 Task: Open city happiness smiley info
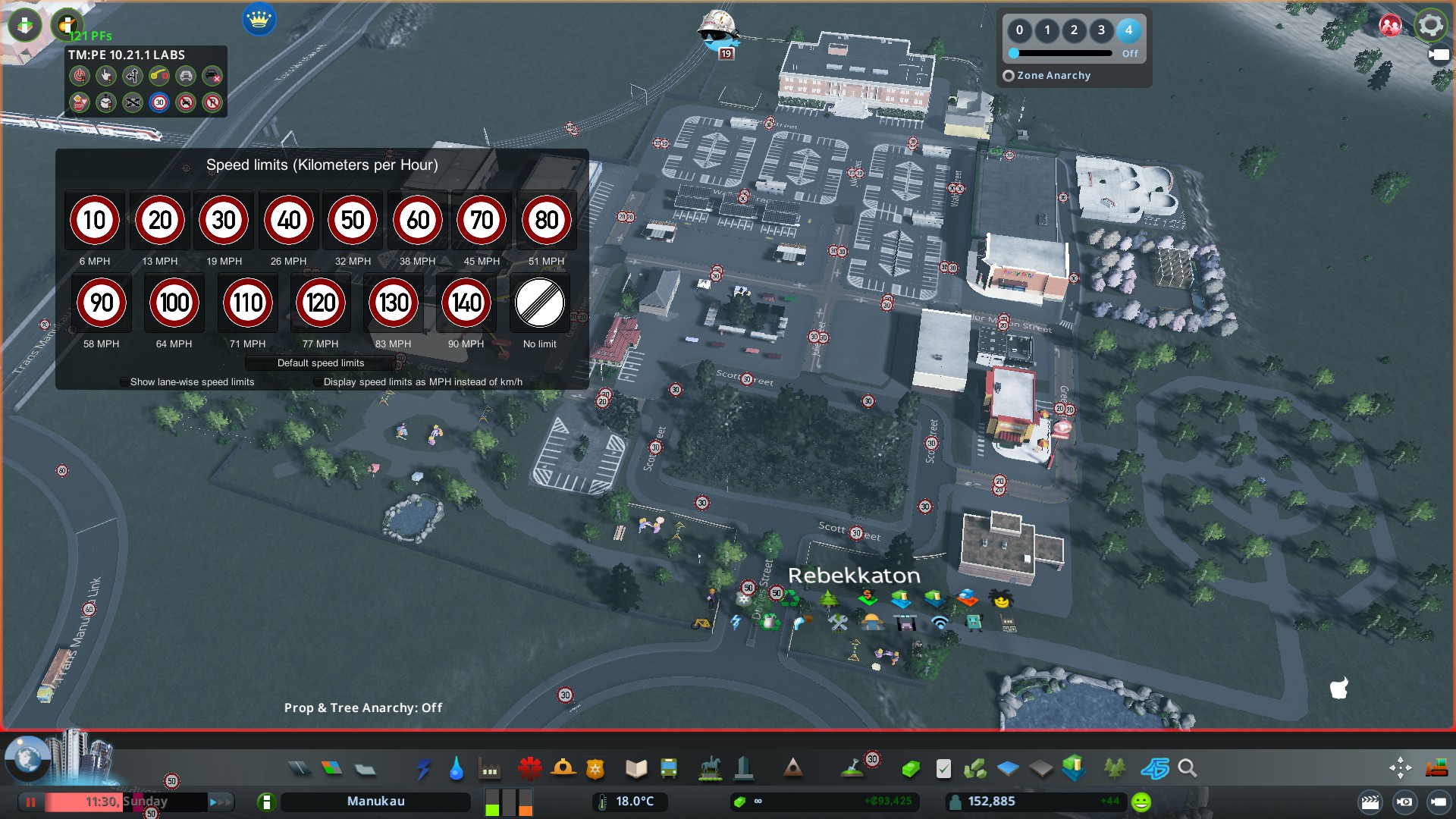click(x=1141, y=802)
